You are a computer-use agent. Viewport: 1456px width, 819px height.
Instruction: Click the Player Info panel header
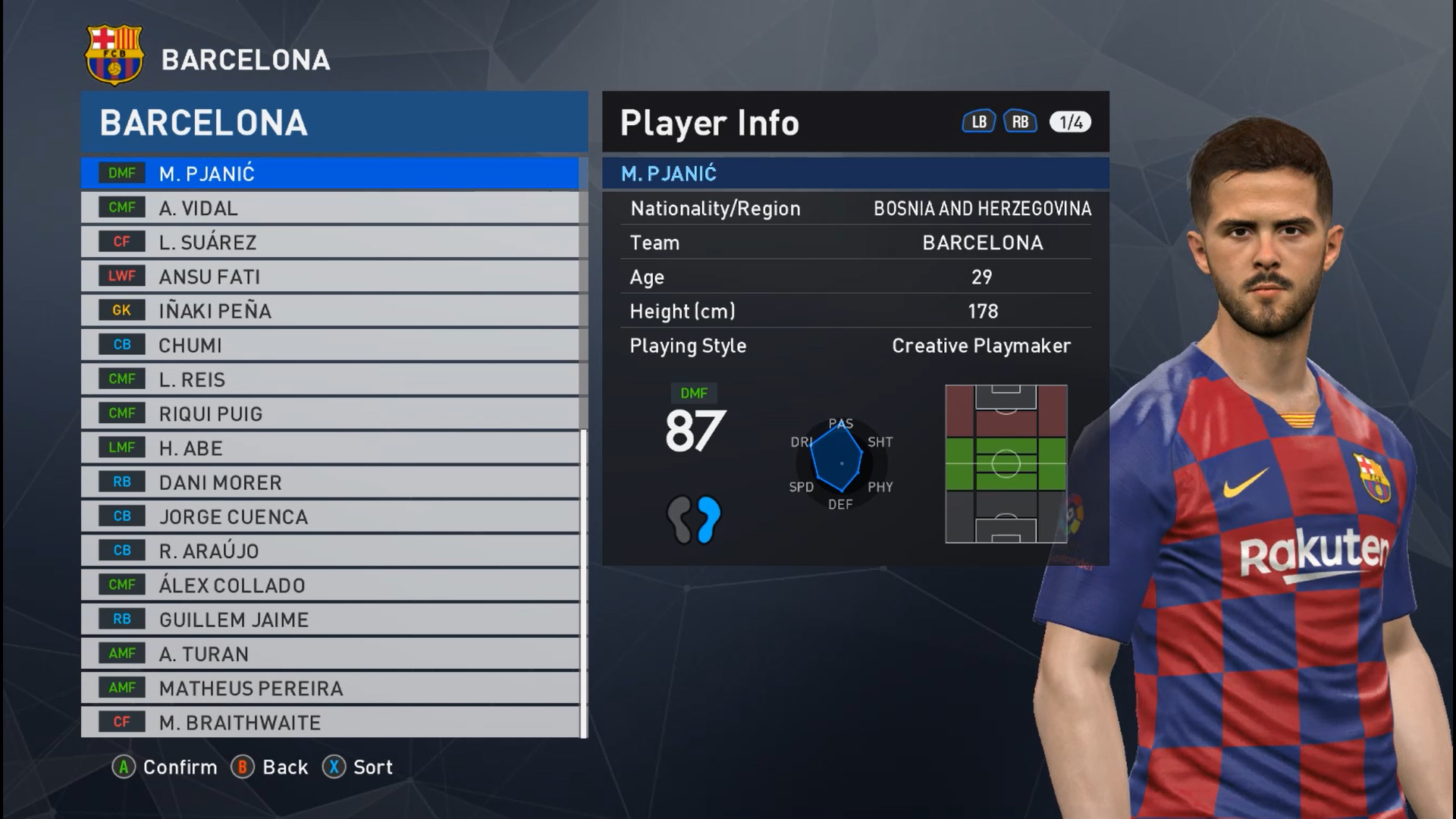pyautogui.click(x=708, y=121)
